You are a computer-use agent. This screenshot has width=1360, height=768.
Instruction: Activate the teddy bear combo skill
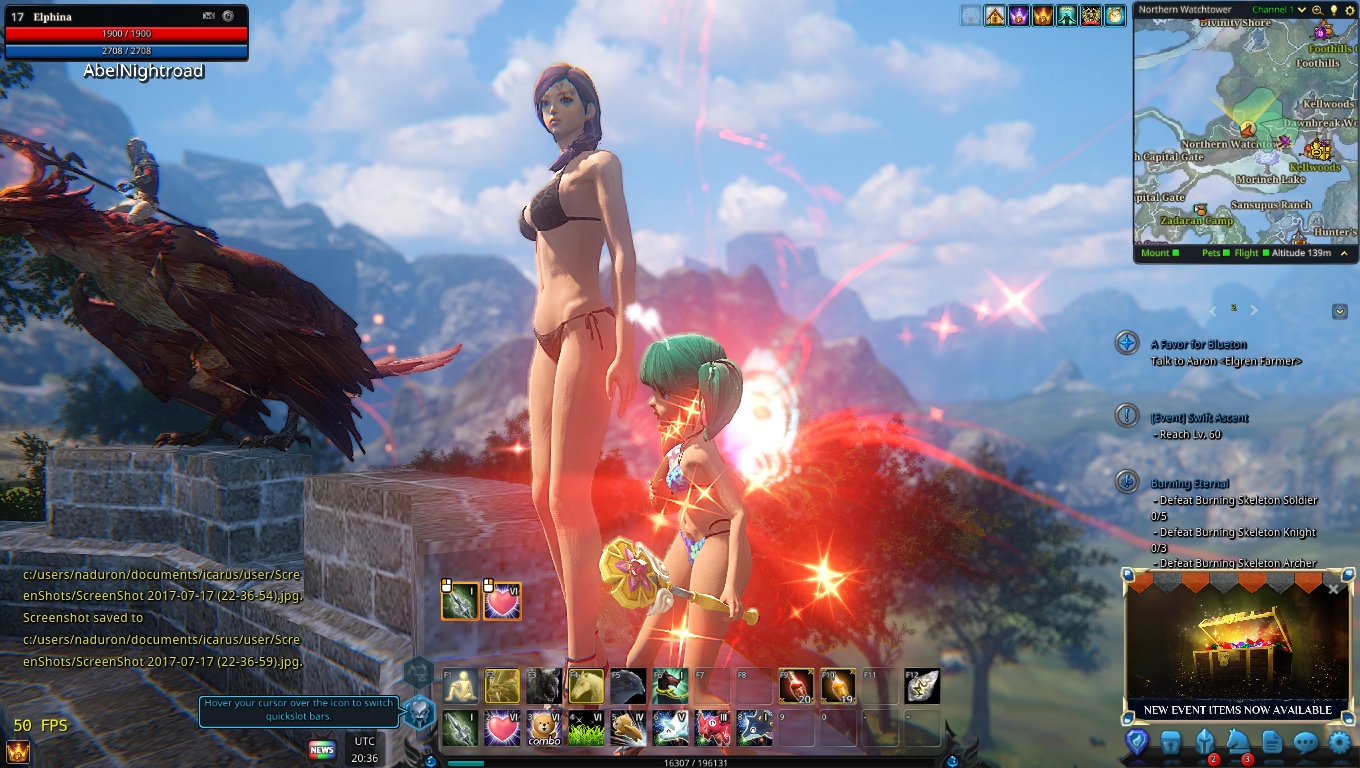coord(544,728)
